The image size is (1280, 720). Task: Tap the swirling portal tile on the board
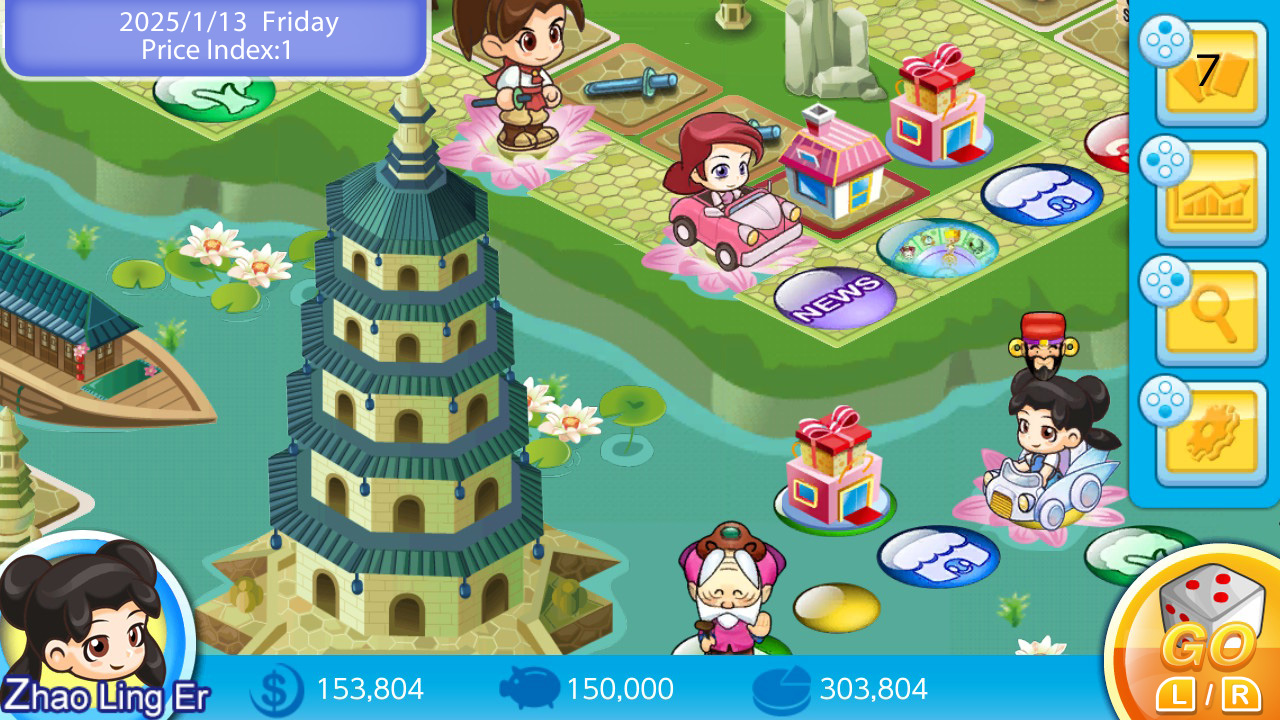pyautogui.click(x=941, y=245)
